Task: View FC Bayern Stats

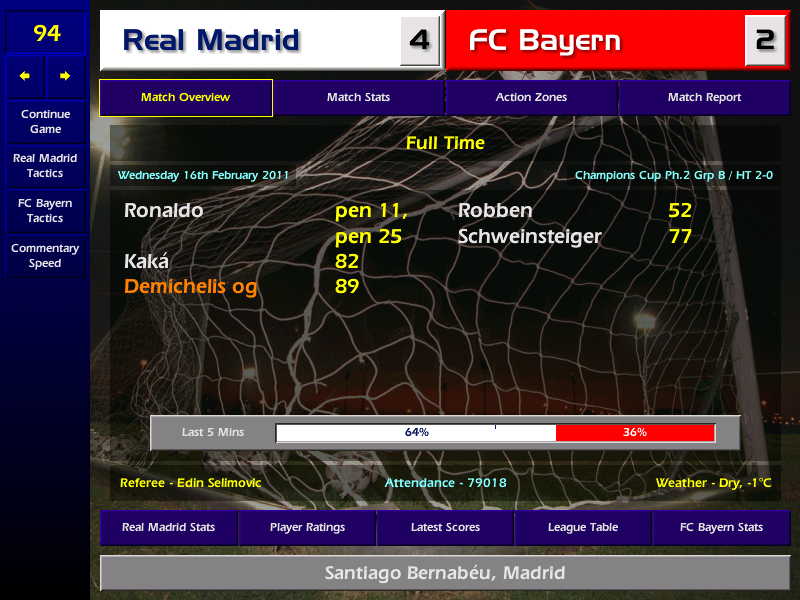Action: [x=721, y=527]
